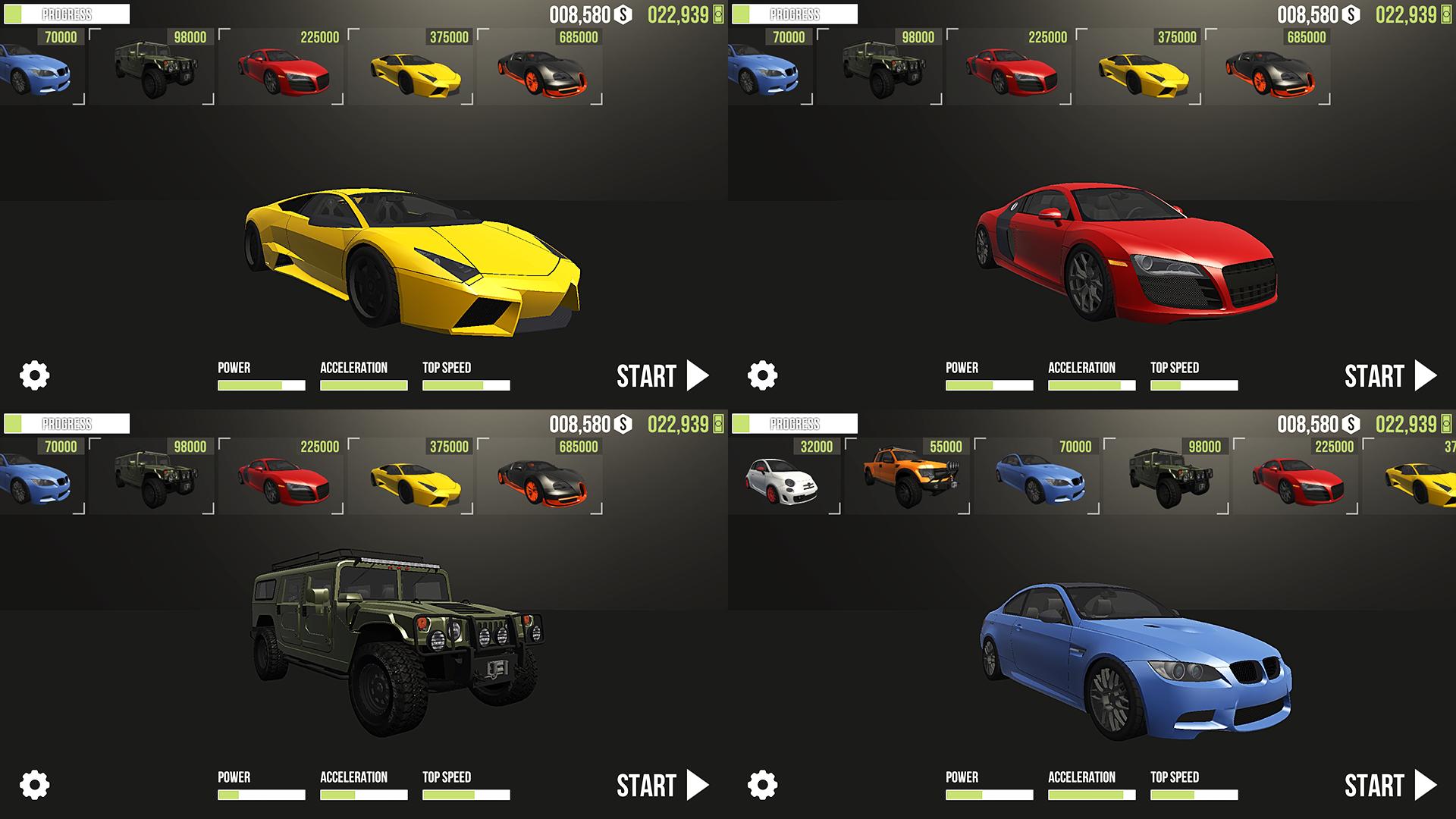The width and height of the screenshot is (1456, 819).
Task: Open settings gear on the yellow supercar screen
Action: pos(35,375)
